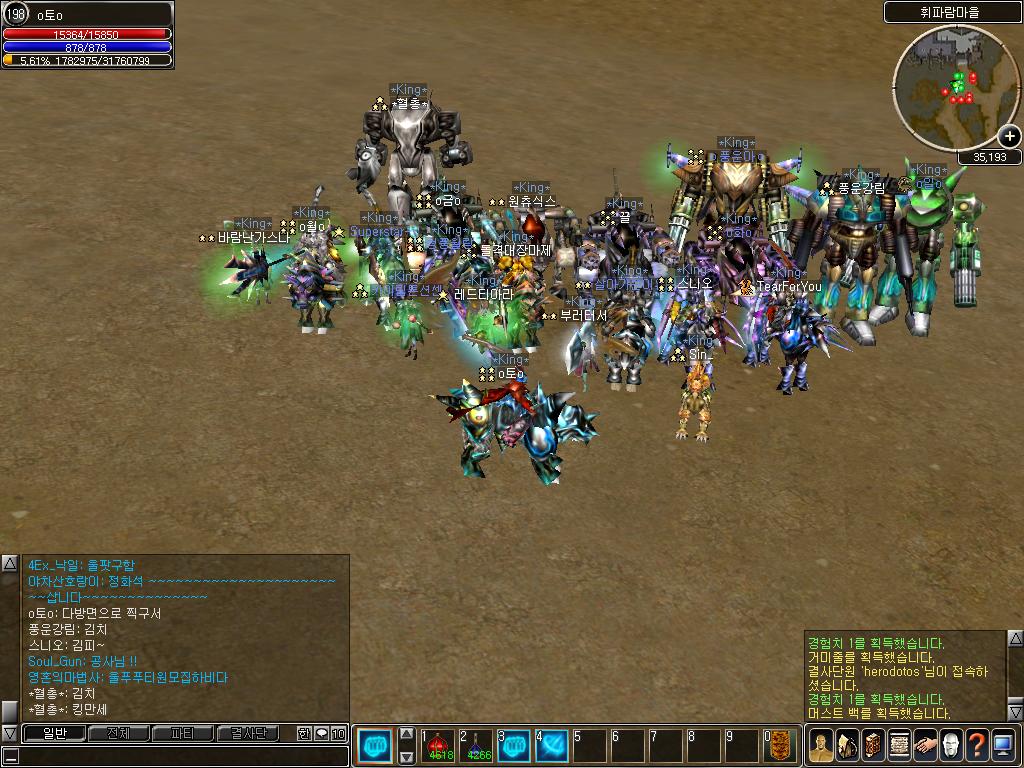This screenshot has height=768, width=1024.
Task: Activate the blue slash skill in slot 4
Action: pyautogui.click(x=552, y=746)
